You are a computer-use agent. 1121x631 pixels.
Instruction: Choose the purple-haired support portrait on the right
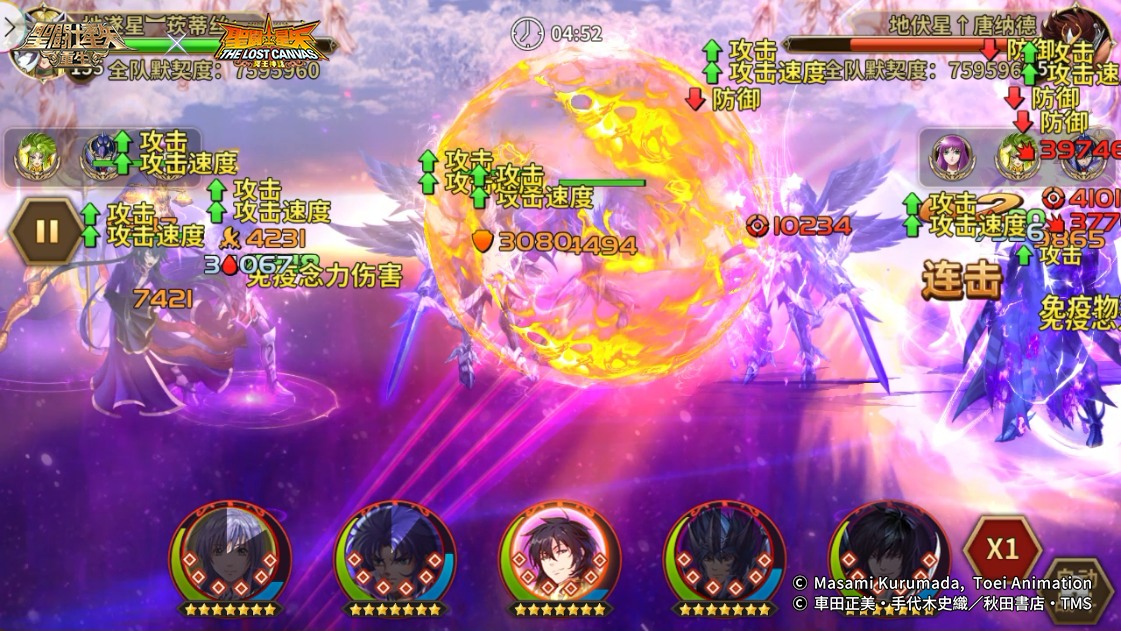[x=948, y=156]
